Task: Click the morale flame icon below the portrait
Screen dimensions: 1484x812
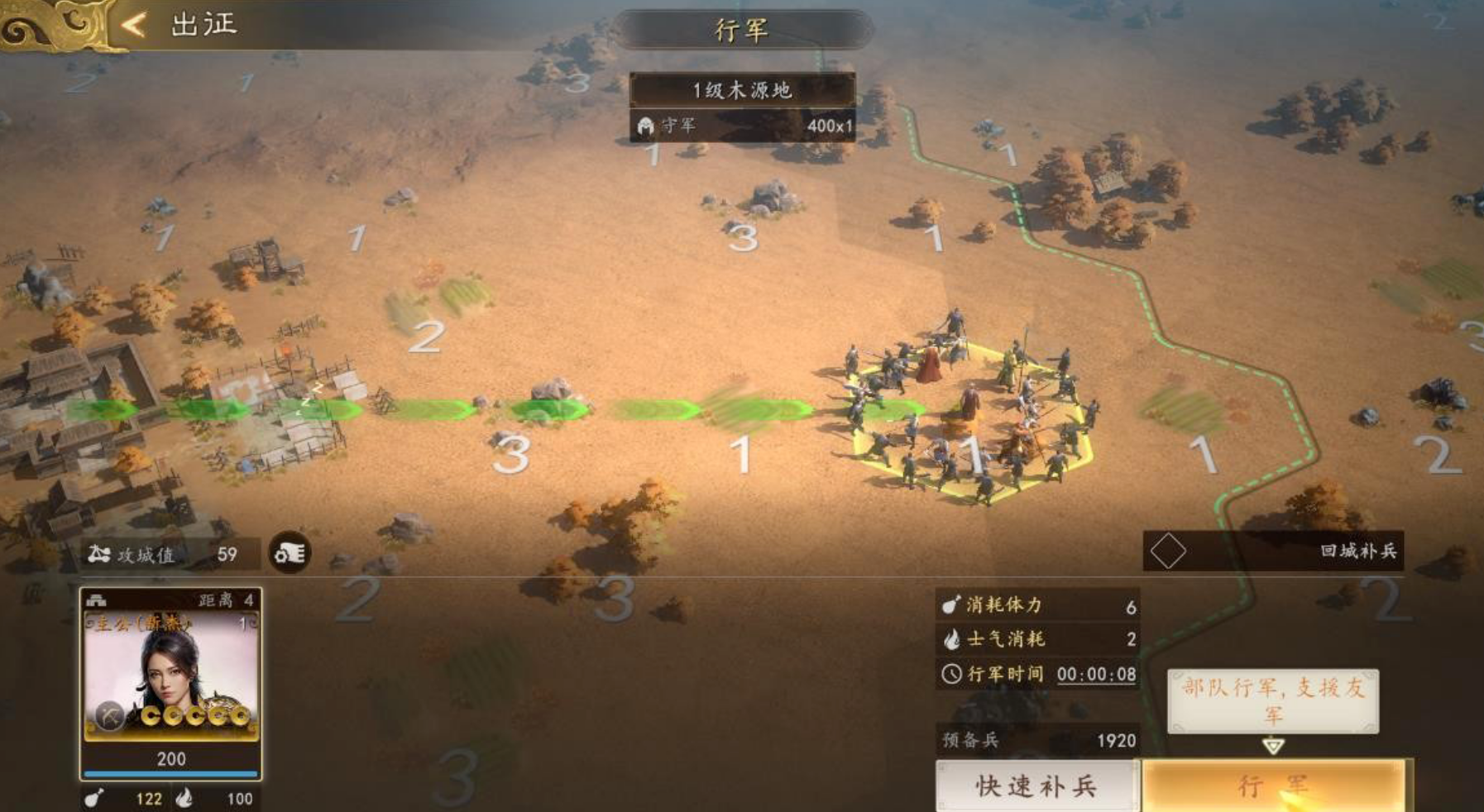Action: click(184, 799)
